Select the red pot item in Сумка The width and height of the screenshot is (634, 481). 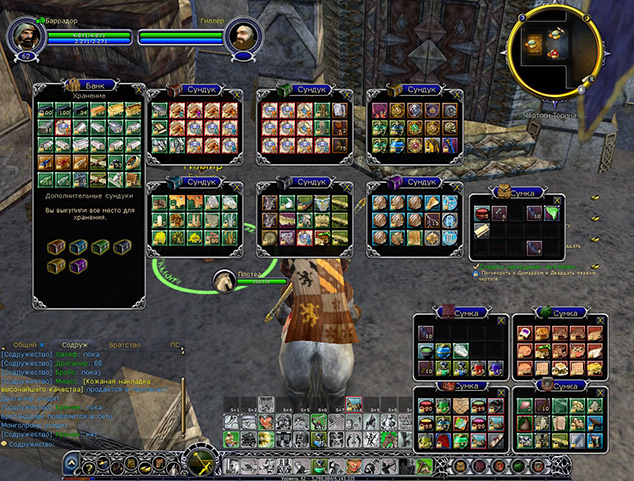481,213
